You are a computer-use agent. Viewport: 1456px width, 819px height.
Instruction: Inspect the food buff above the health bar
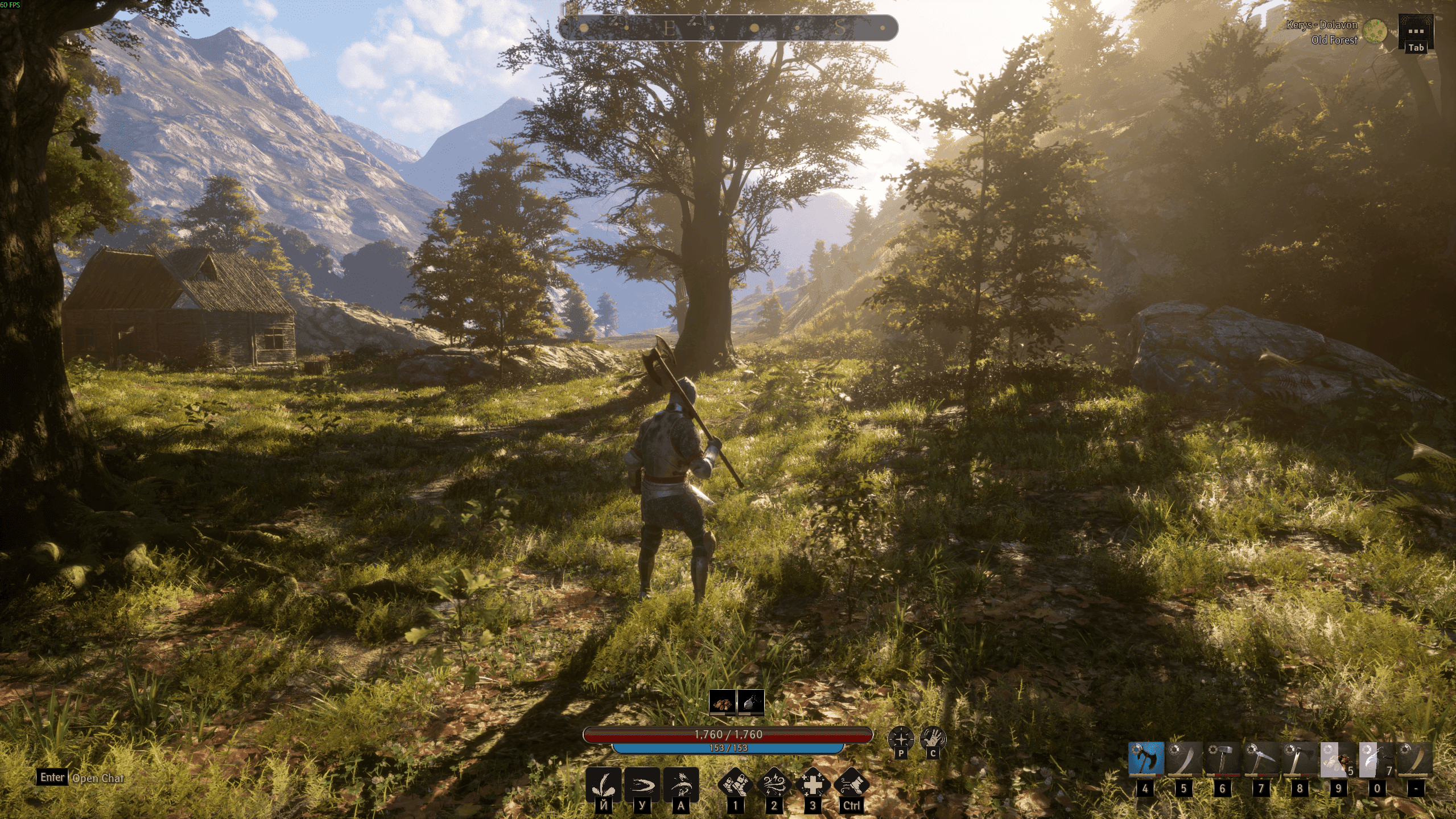click(722, 703)
